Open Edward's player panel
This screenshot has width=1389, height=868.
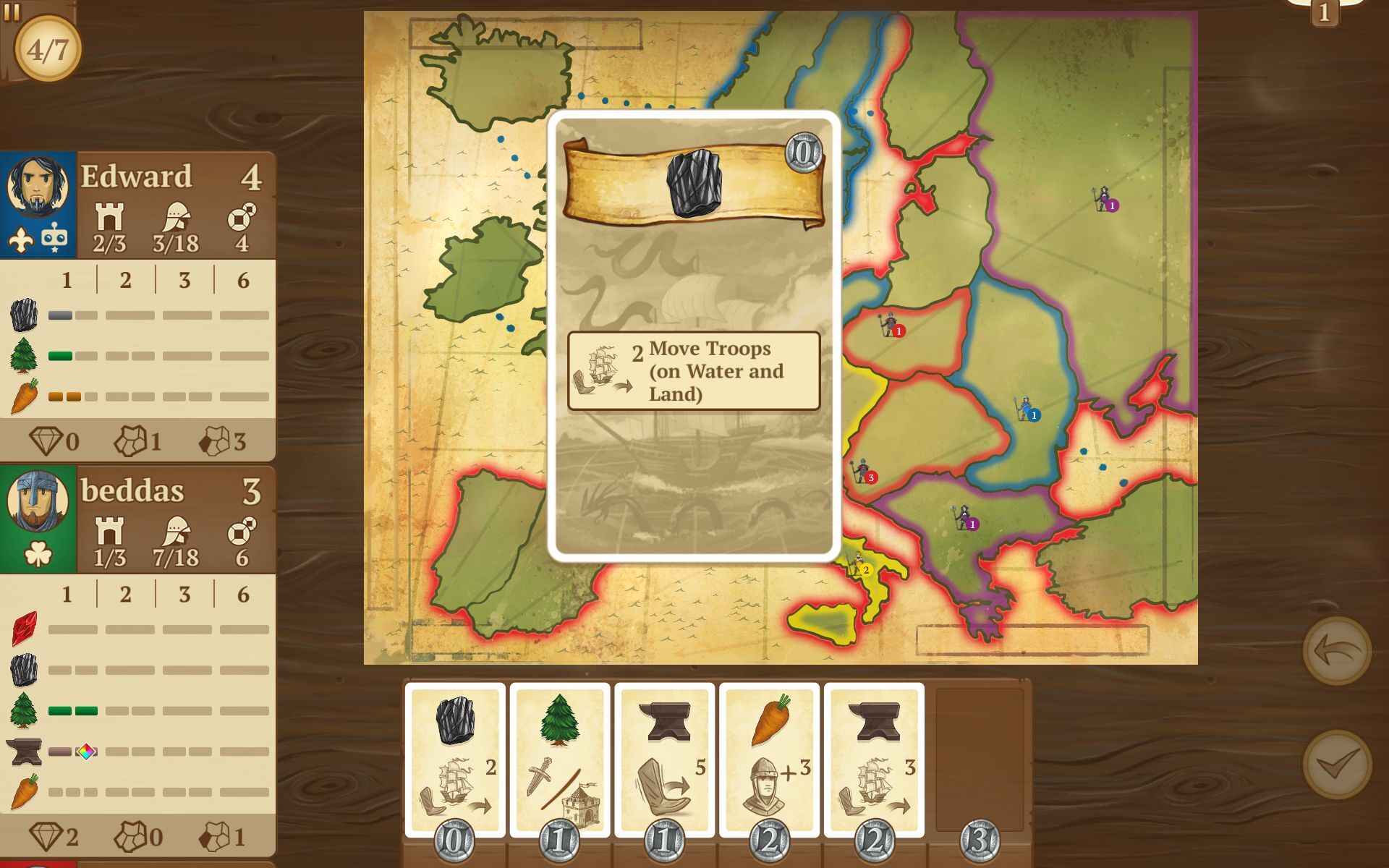click(x=137, y=205)
